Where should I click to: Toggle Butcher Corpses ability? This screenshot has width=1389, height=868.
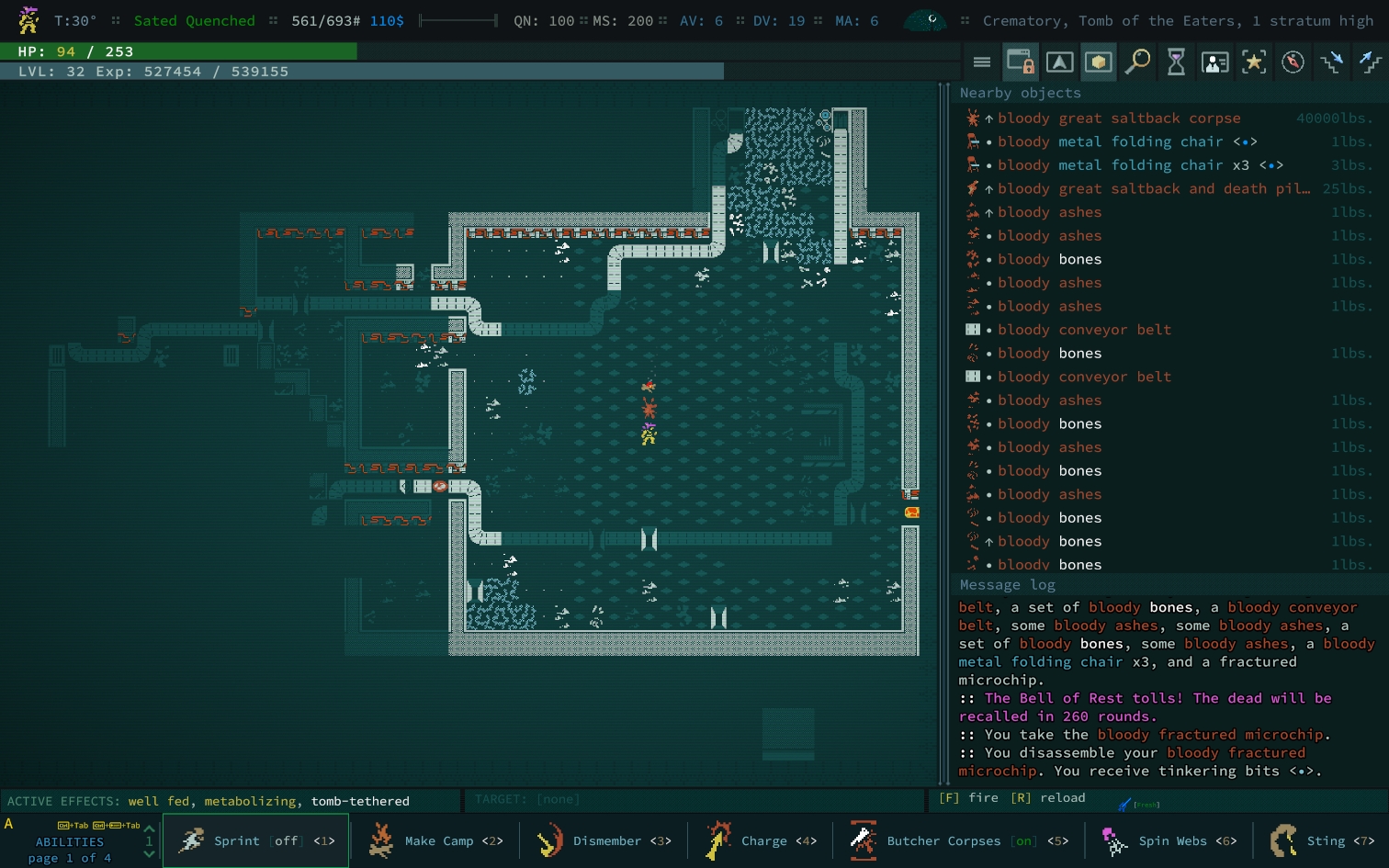[958, 840]
